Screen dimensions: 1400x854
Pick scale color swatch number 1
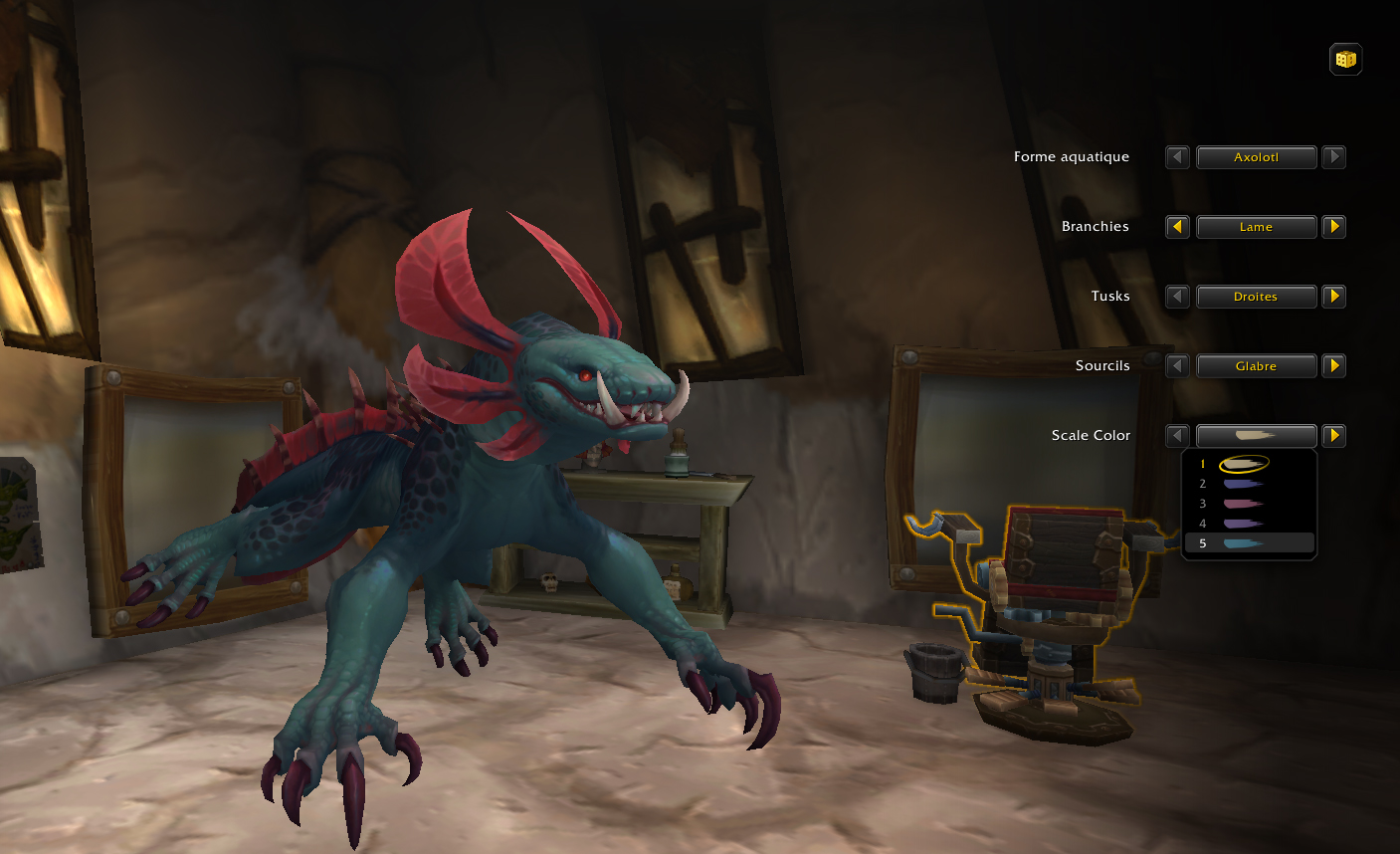point(1244,464)
